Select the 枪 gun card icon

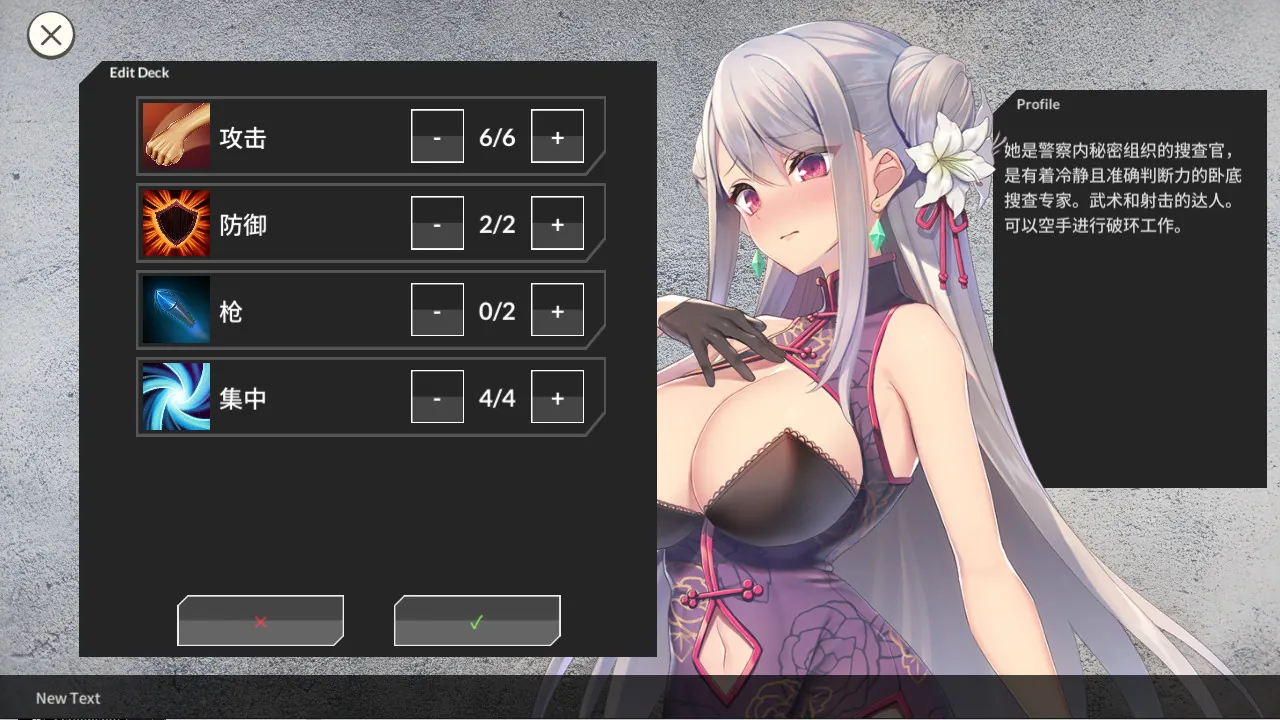pos(176,310)
